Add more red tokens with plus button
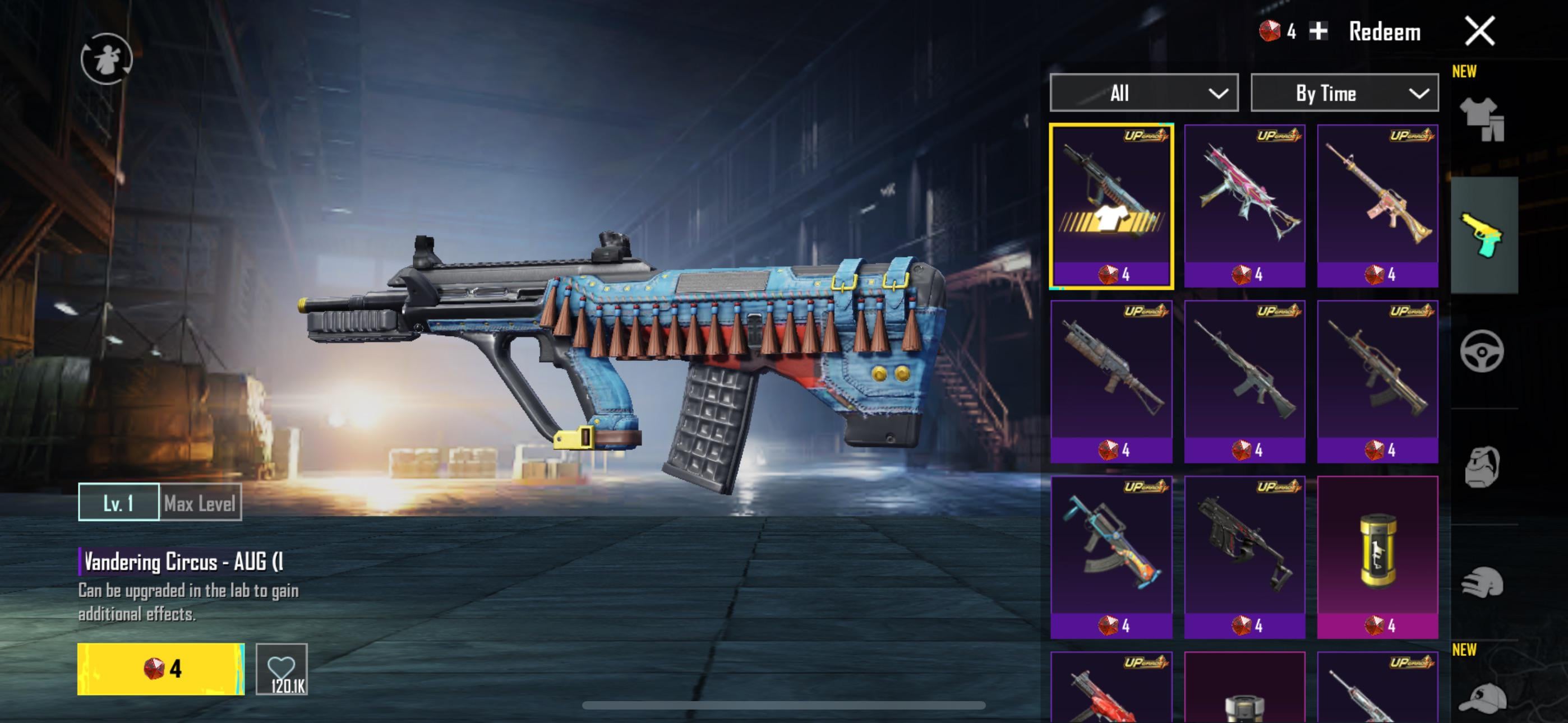1568x723 pixels. [1318, 31]
